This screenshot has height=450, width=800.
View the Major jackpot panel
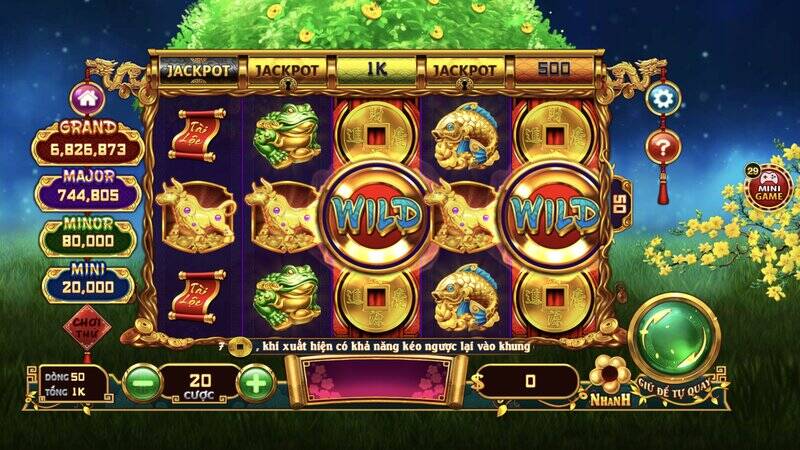pos(88,190)
